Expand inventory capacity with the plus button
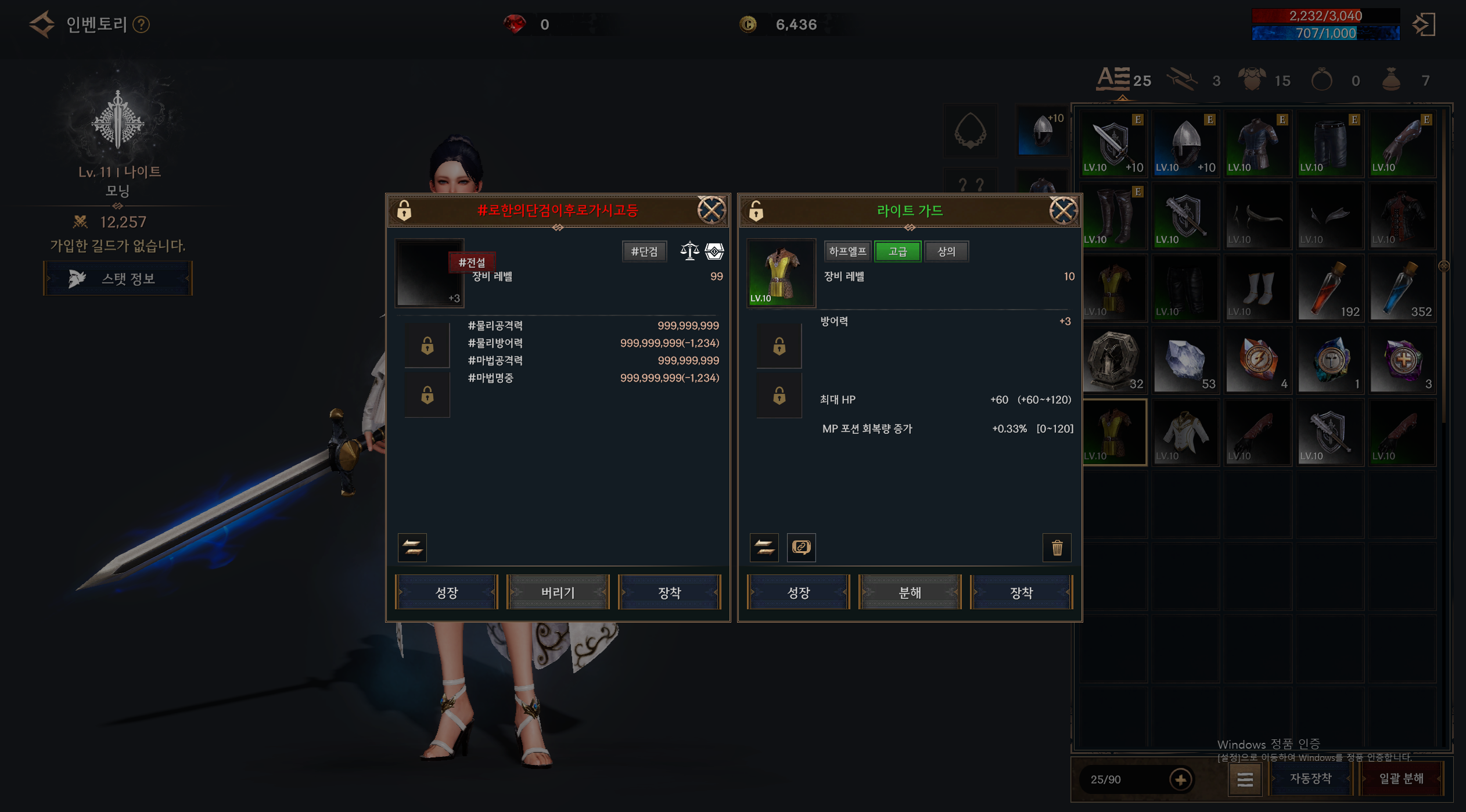This screenshot has width=1466, height=812. tap(1180, 779)
